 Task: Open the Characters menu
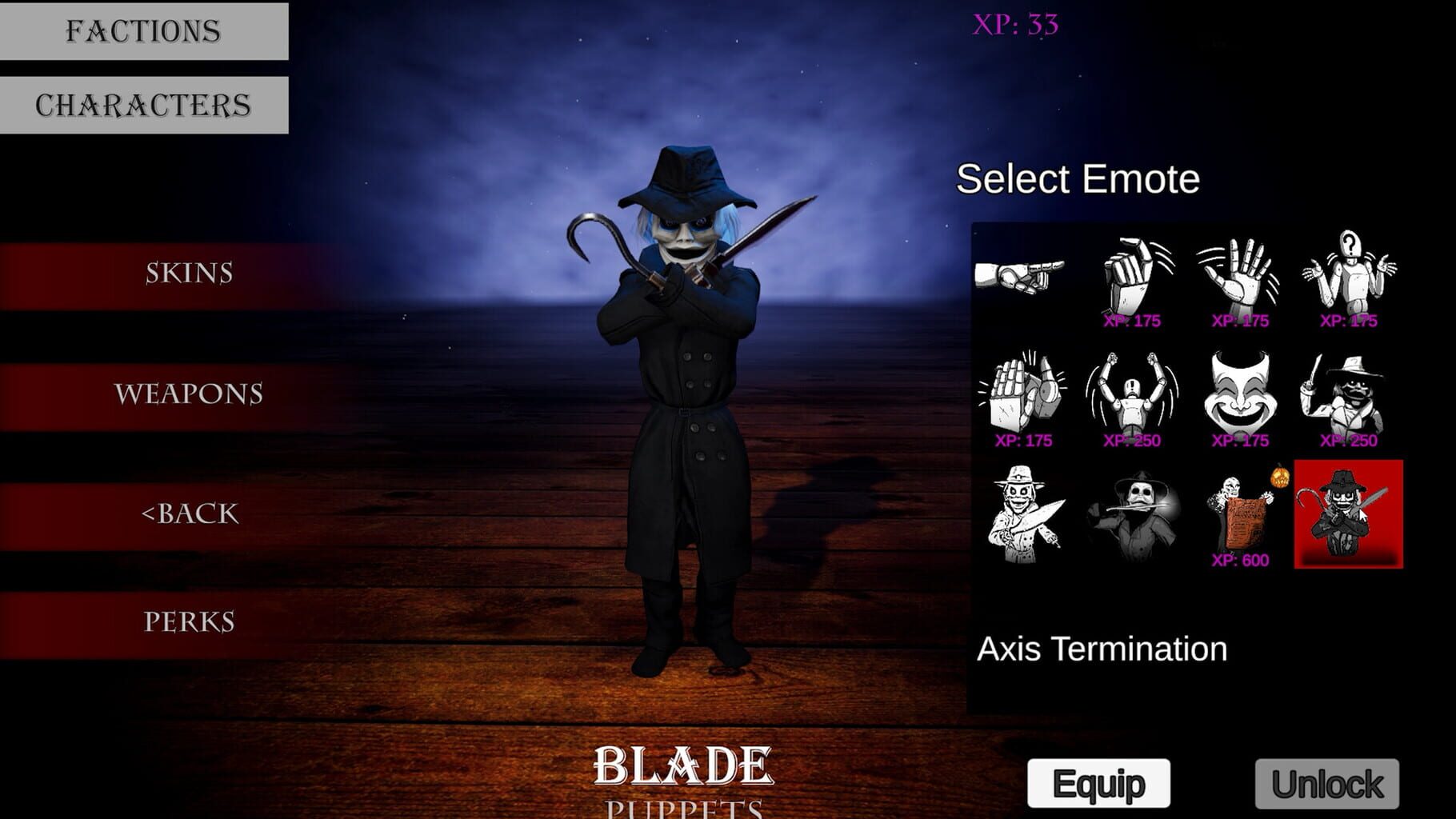[x=140, y=102]
